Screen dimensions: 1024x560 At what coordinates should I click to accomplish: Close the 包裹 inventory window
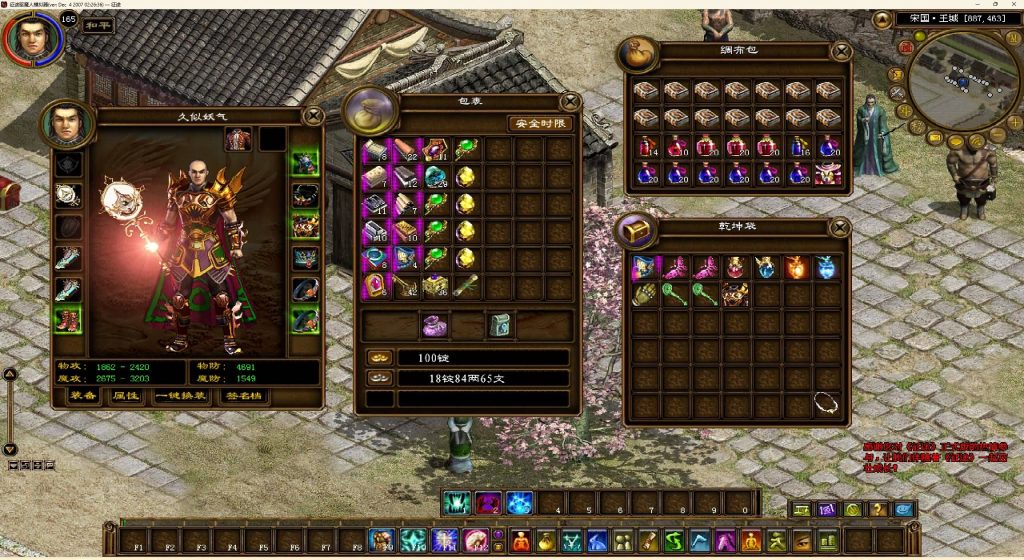[x=571, y=100]
